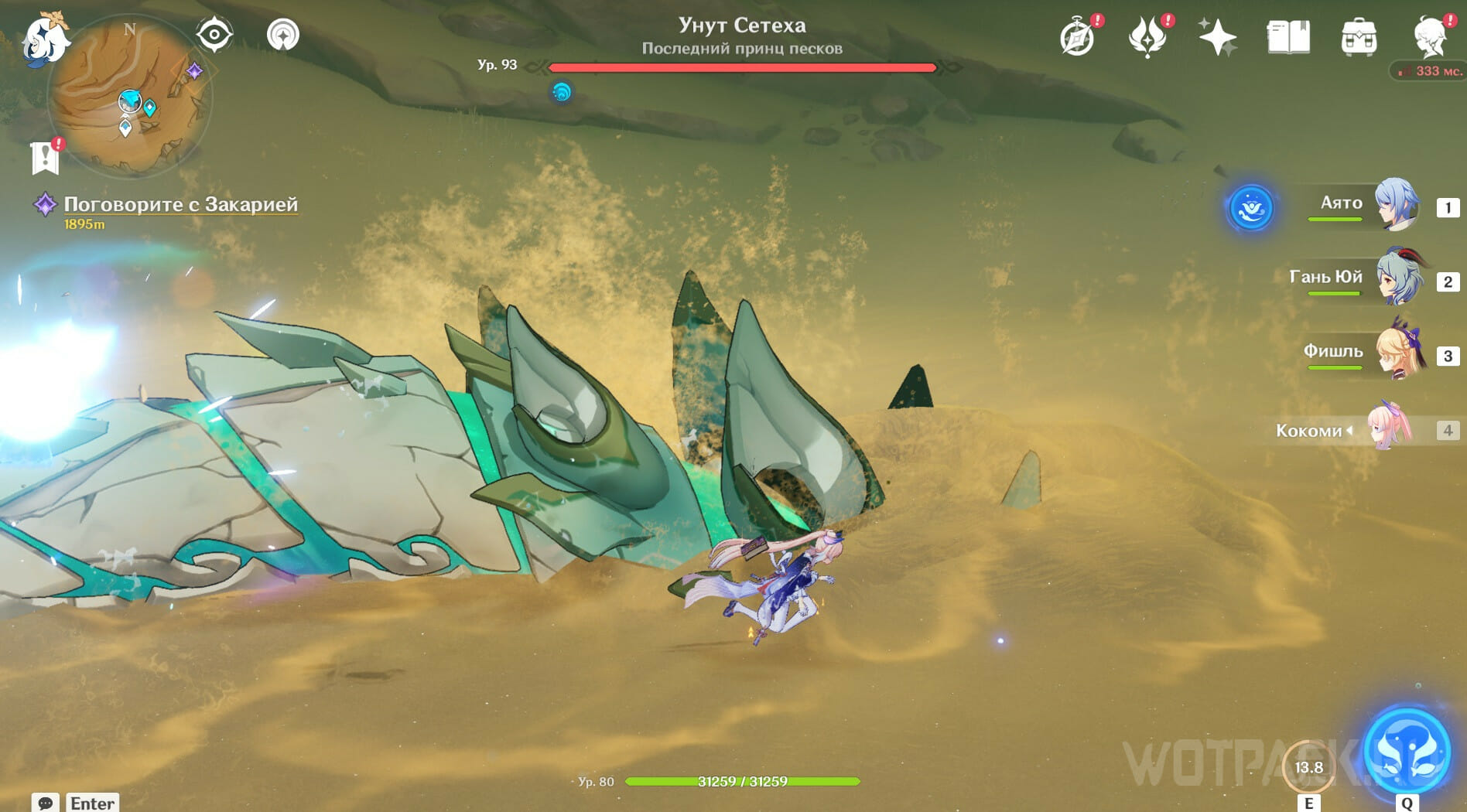The image size is (1467, 812).
Task: Open the adventurer handbook book icon
Action: coord(1288,37)
